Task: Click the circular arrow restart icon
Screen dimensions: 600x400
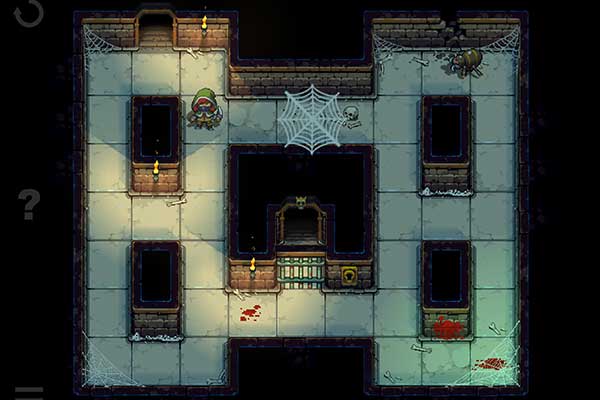Action: coord(29,11)
